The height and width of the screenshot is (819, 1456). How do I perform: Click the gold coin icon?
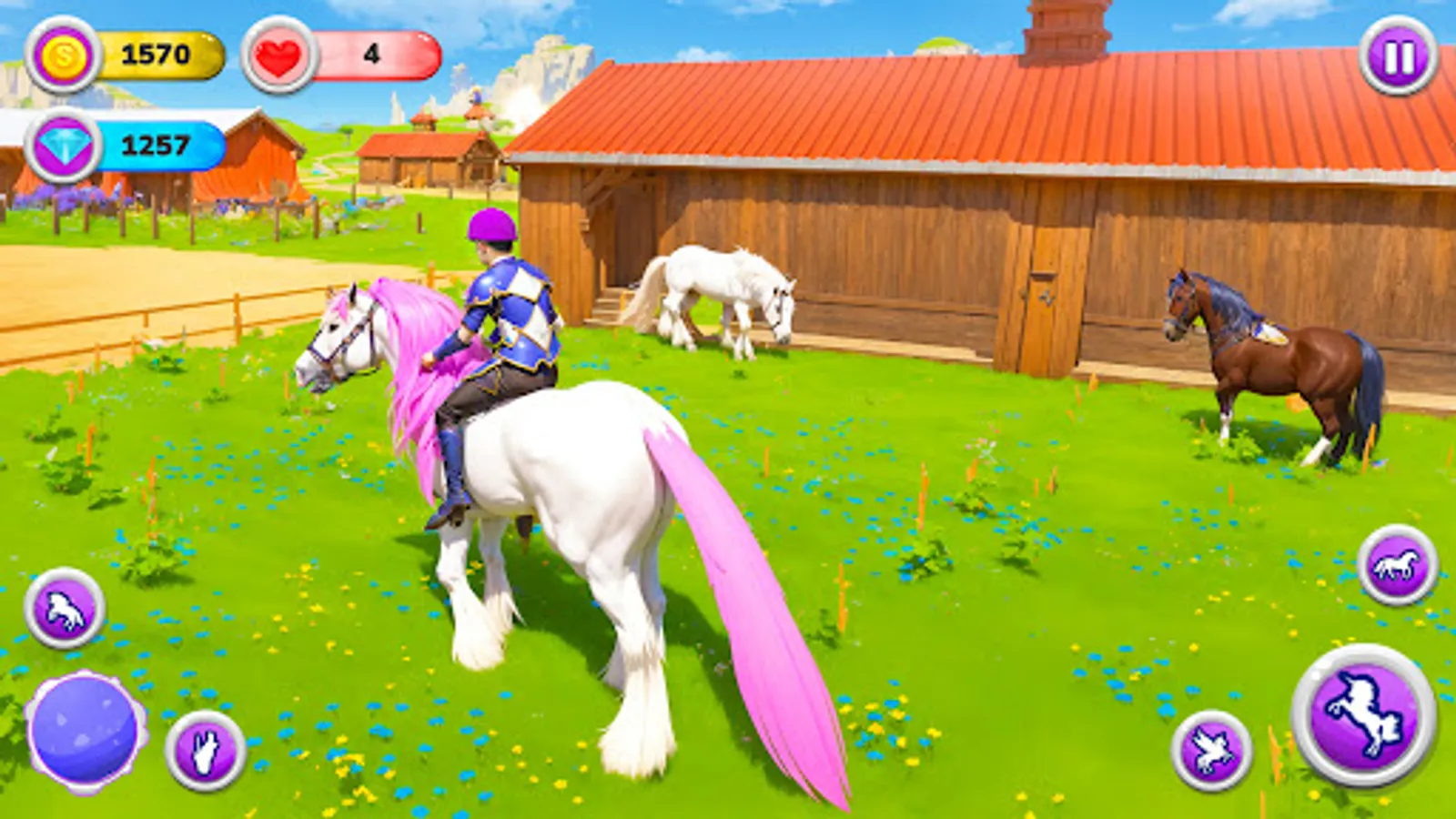click(62, 53)
